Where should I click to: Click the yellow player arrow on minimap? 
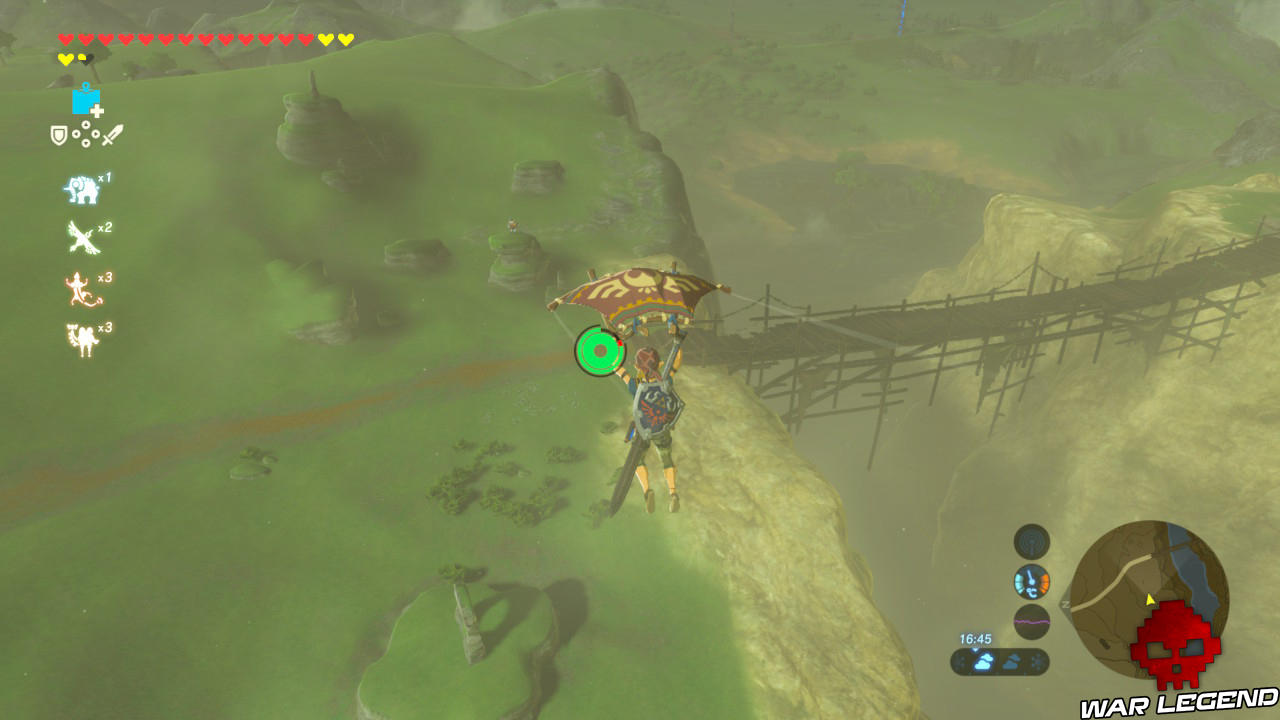[1149, 600]
